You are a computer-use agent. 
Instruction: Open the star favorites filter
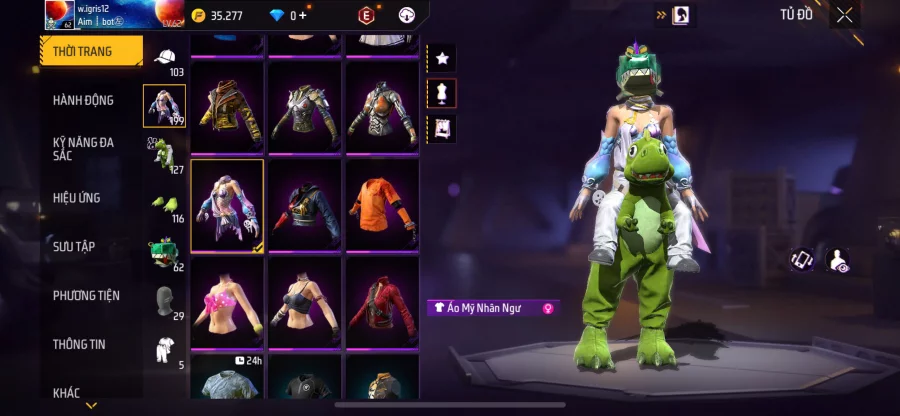pos(441,59)
